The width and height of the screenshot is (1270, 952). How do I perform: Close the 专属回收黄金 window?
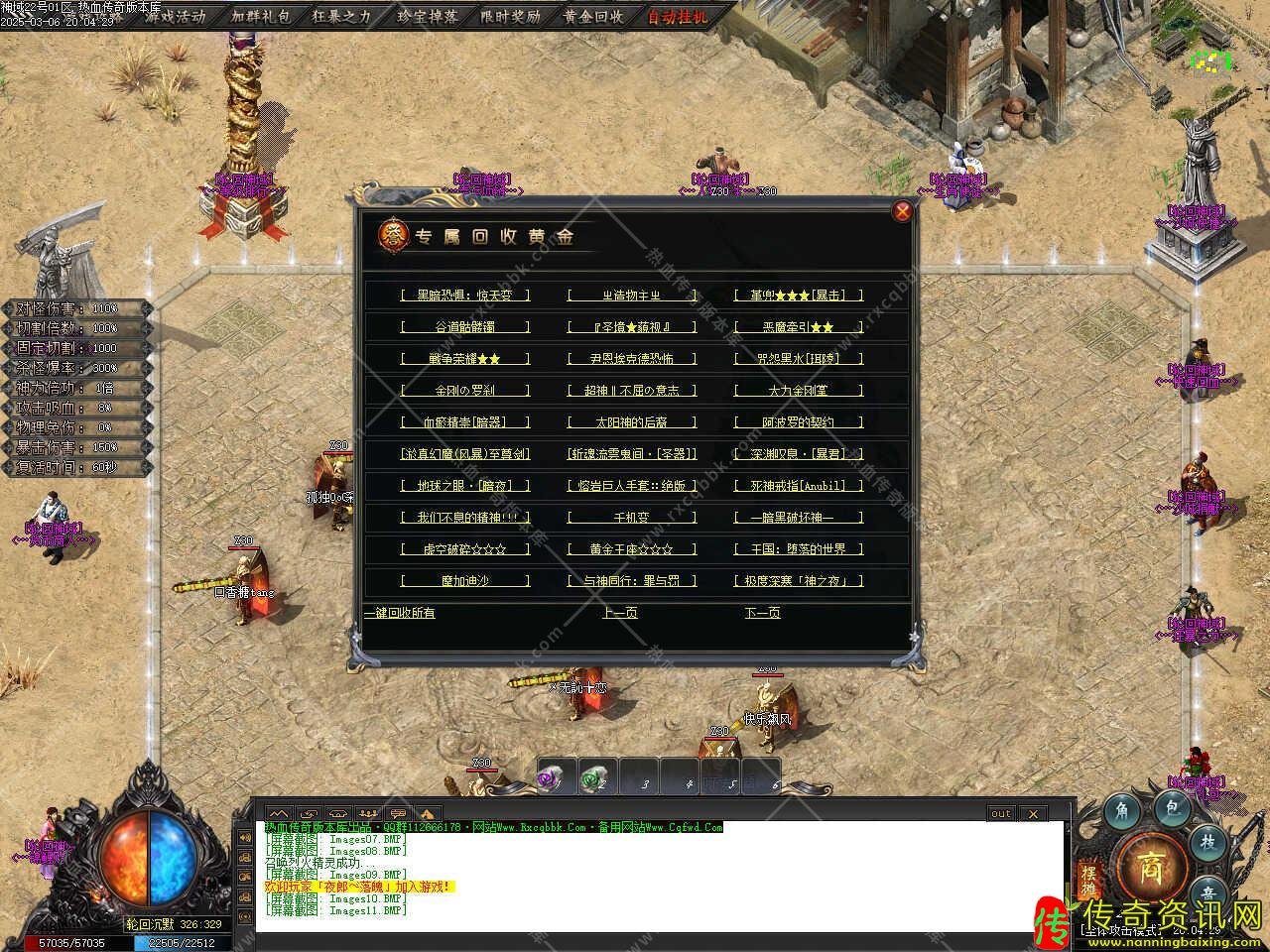(x=902, y=211)
